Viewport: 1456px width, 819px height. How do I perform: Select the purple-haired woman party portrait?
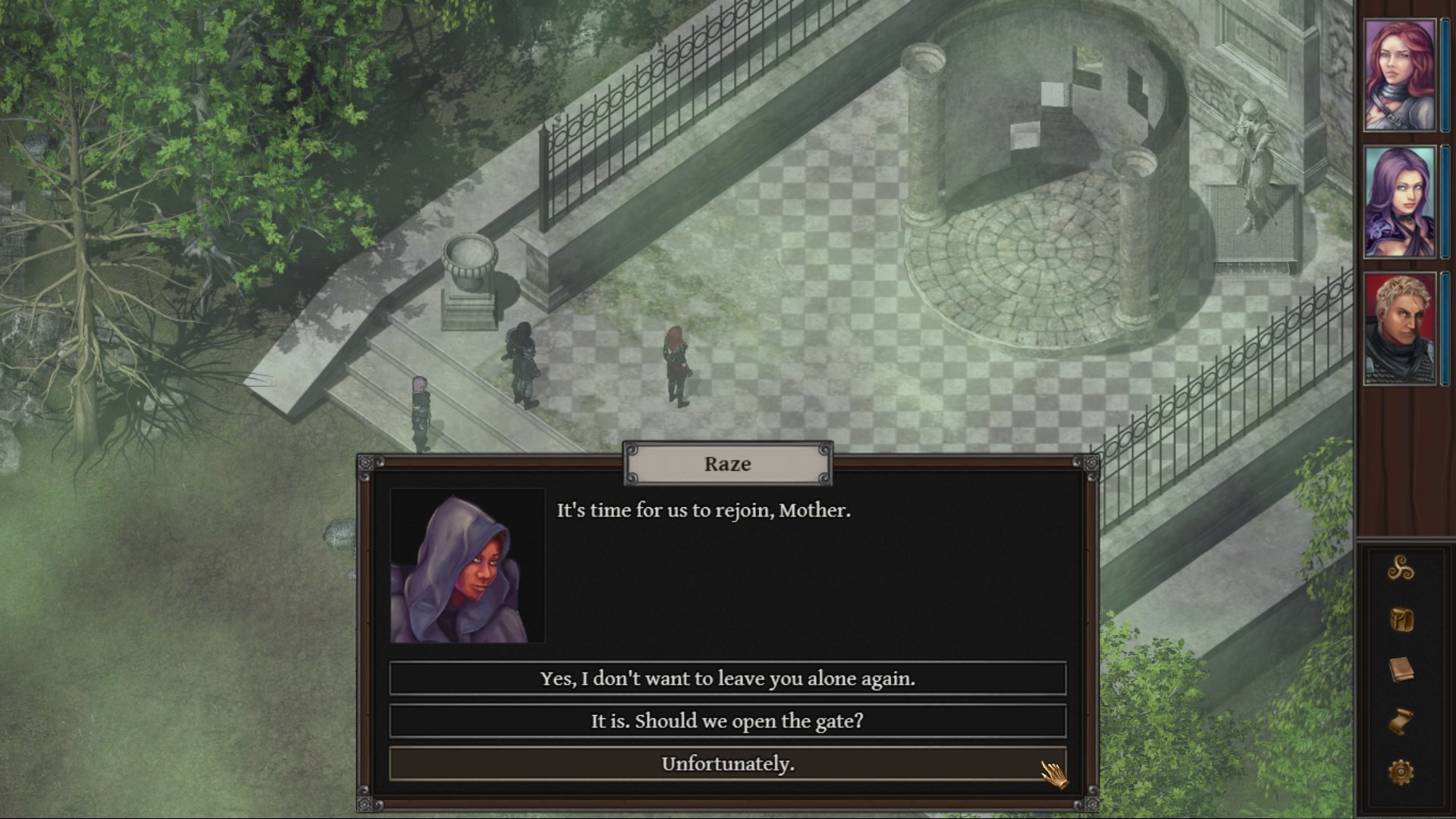pos(1399,202)
